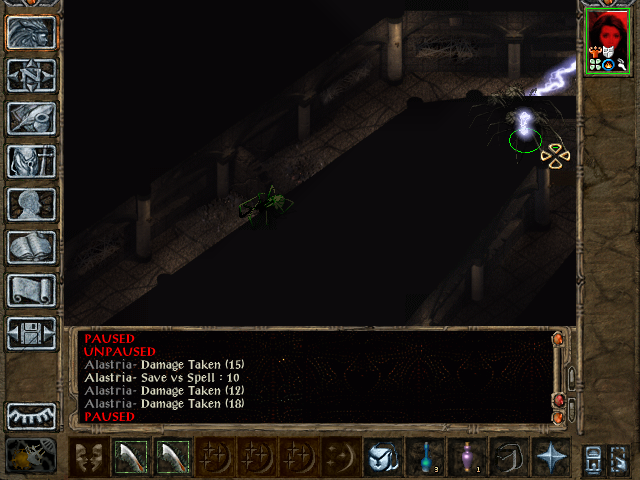Open the priest scroll button
Viewport: 640px width, 480px height.
point(31,289)
